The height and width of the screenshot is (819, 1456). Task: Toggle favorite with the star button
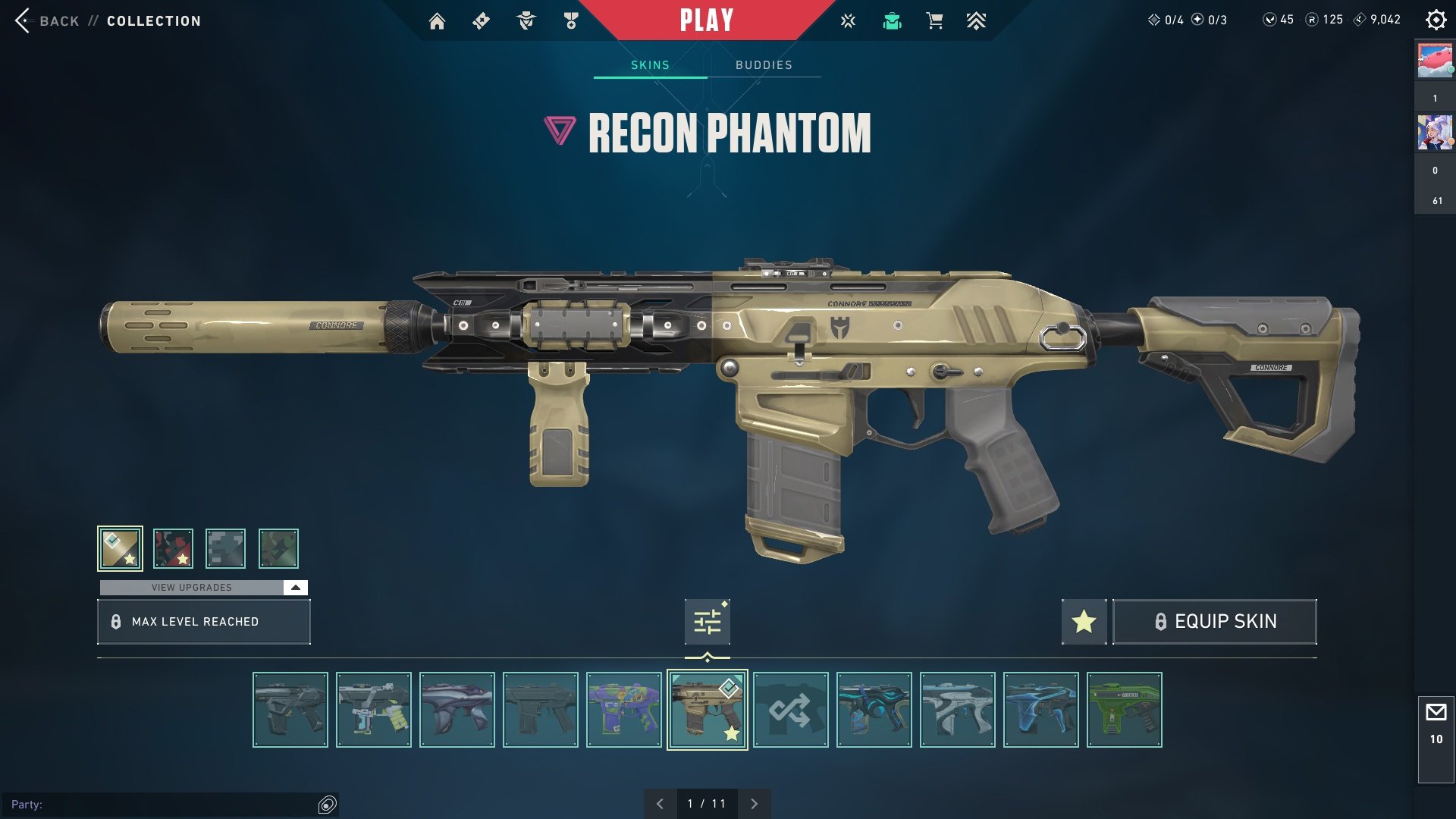[x=1084, y=622]
